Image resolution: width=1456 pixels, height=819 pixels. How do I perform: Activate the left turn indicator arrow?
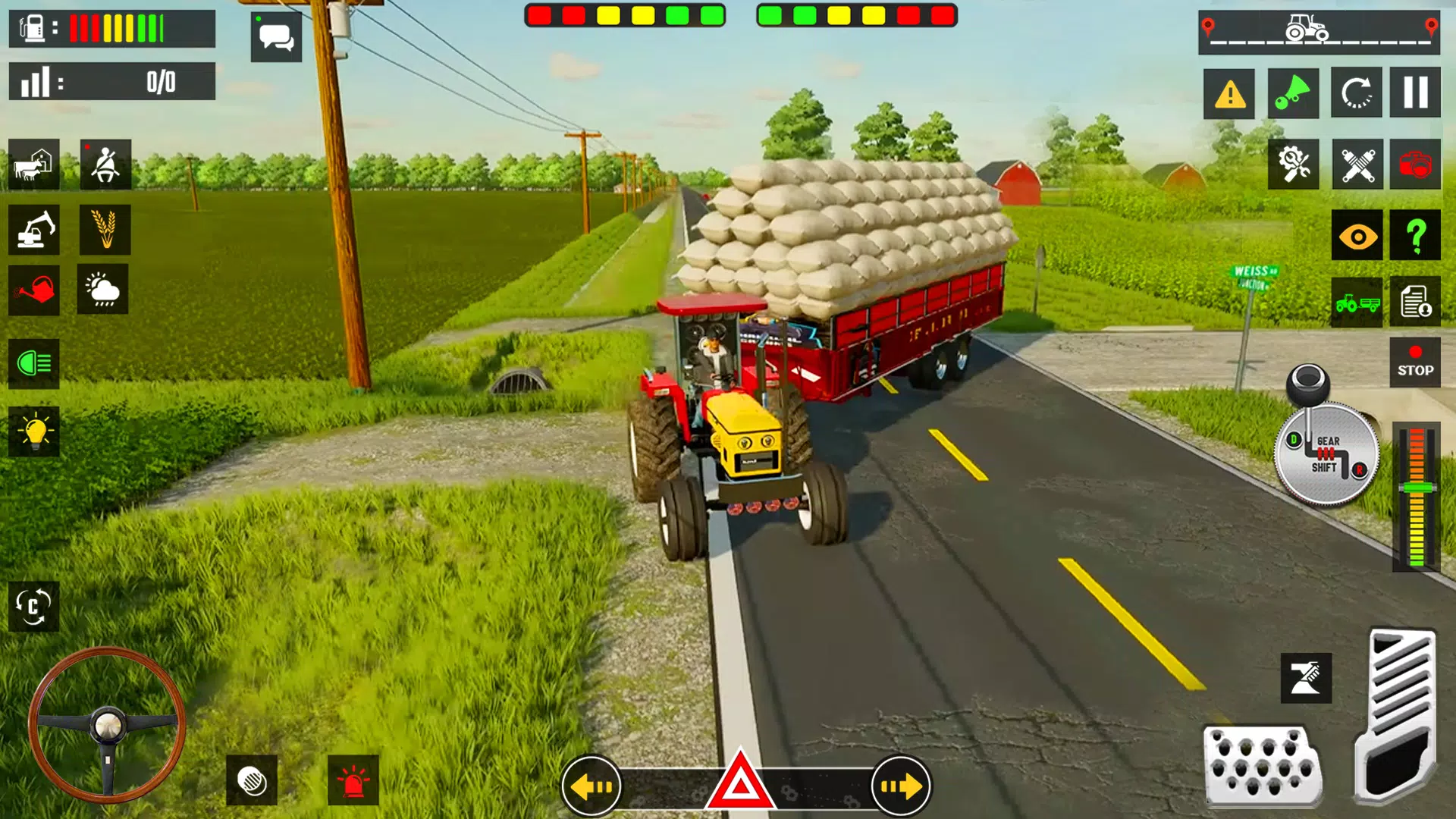tap(591, 786)
